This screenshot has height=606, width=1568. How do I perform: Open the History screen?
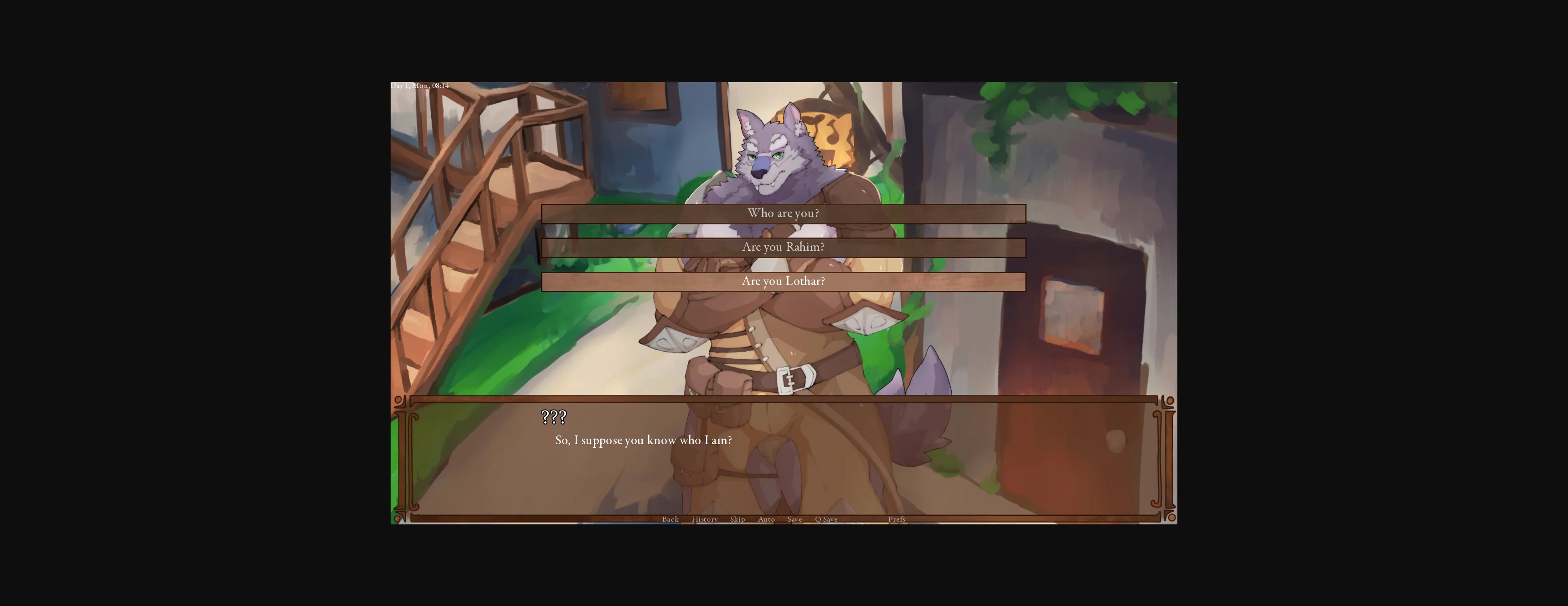tap(704, 519)
